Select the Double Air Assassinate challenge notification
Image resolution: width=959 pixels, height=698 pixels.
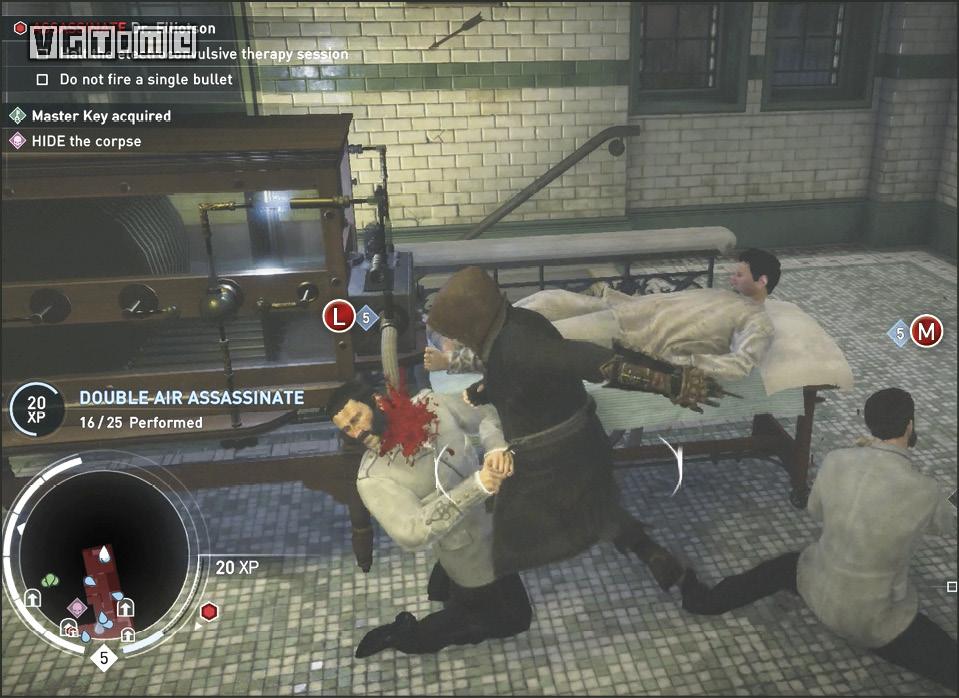[191, 408]
